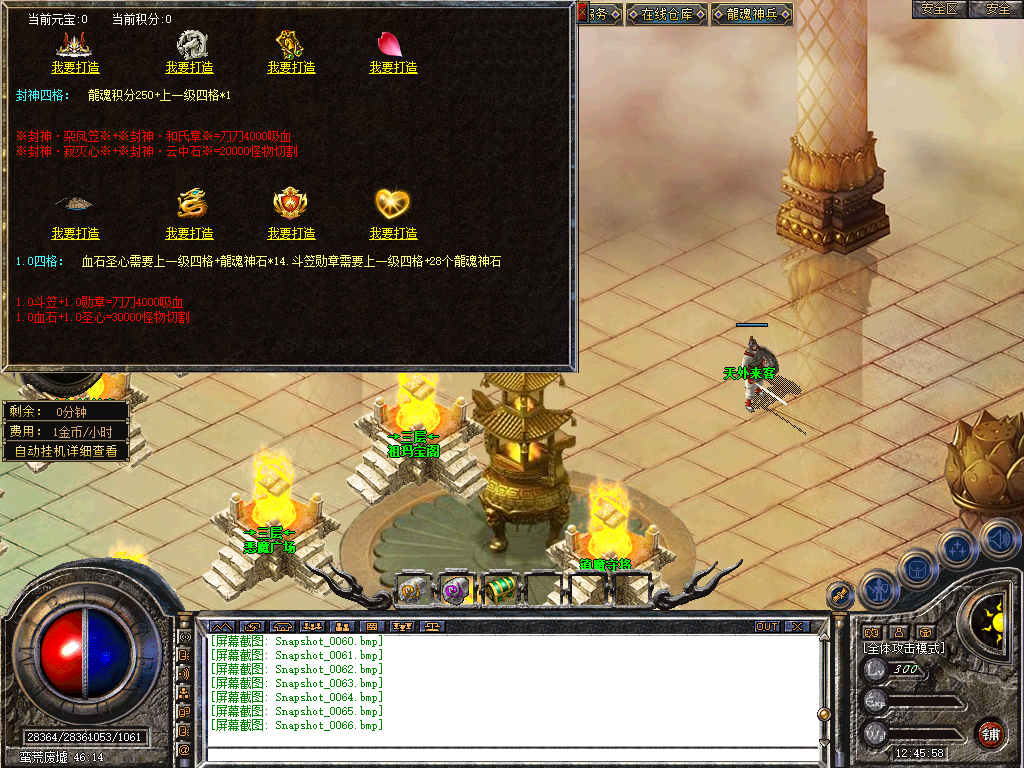Close the forging dialog with the red X

[x=583, y=11]
